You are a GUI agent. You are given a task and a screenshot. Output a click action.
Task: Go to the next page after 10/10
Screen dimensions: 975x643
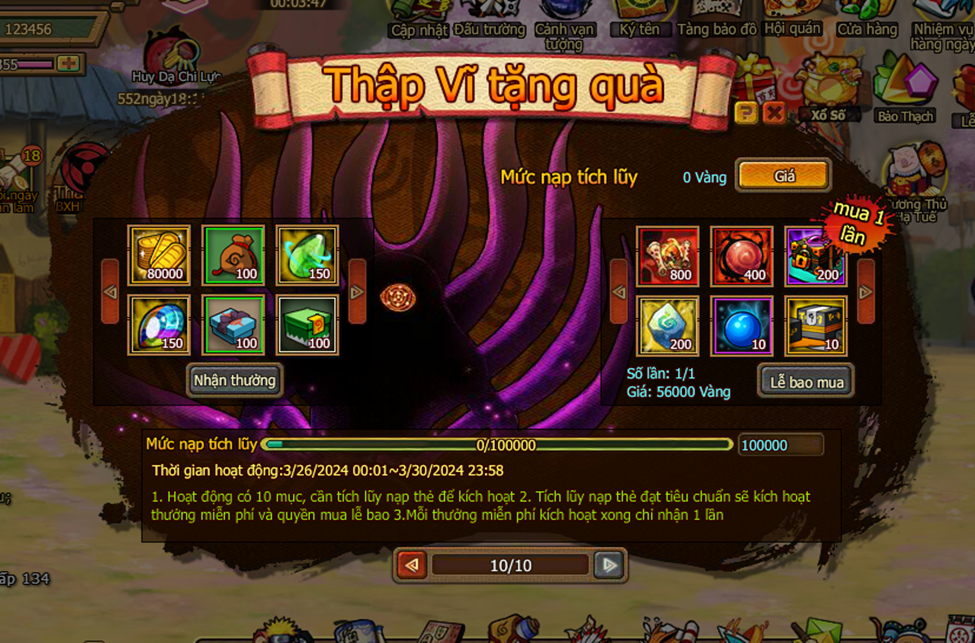coord(608,565)
